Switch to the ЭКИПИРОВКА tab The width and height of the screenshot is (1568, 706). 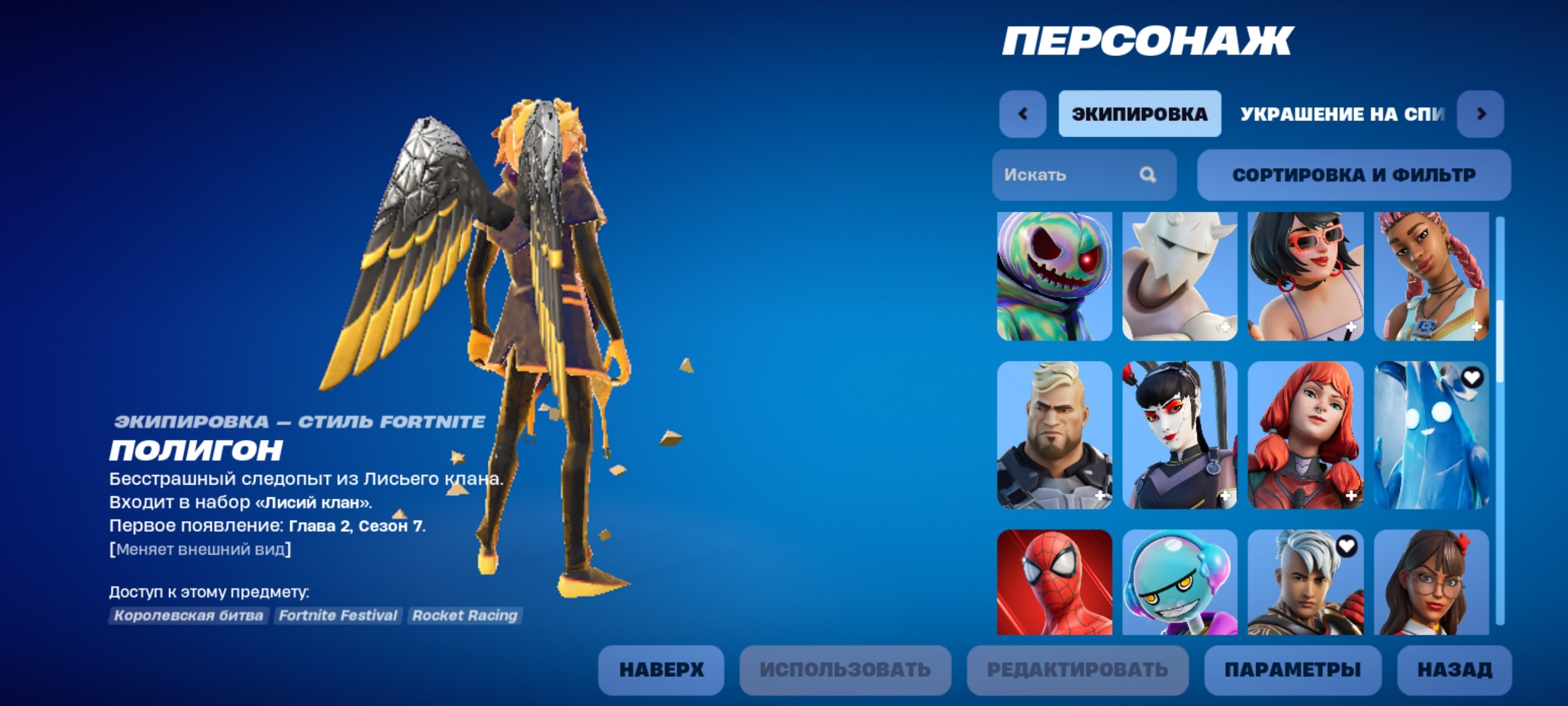tap(1140, 113)
